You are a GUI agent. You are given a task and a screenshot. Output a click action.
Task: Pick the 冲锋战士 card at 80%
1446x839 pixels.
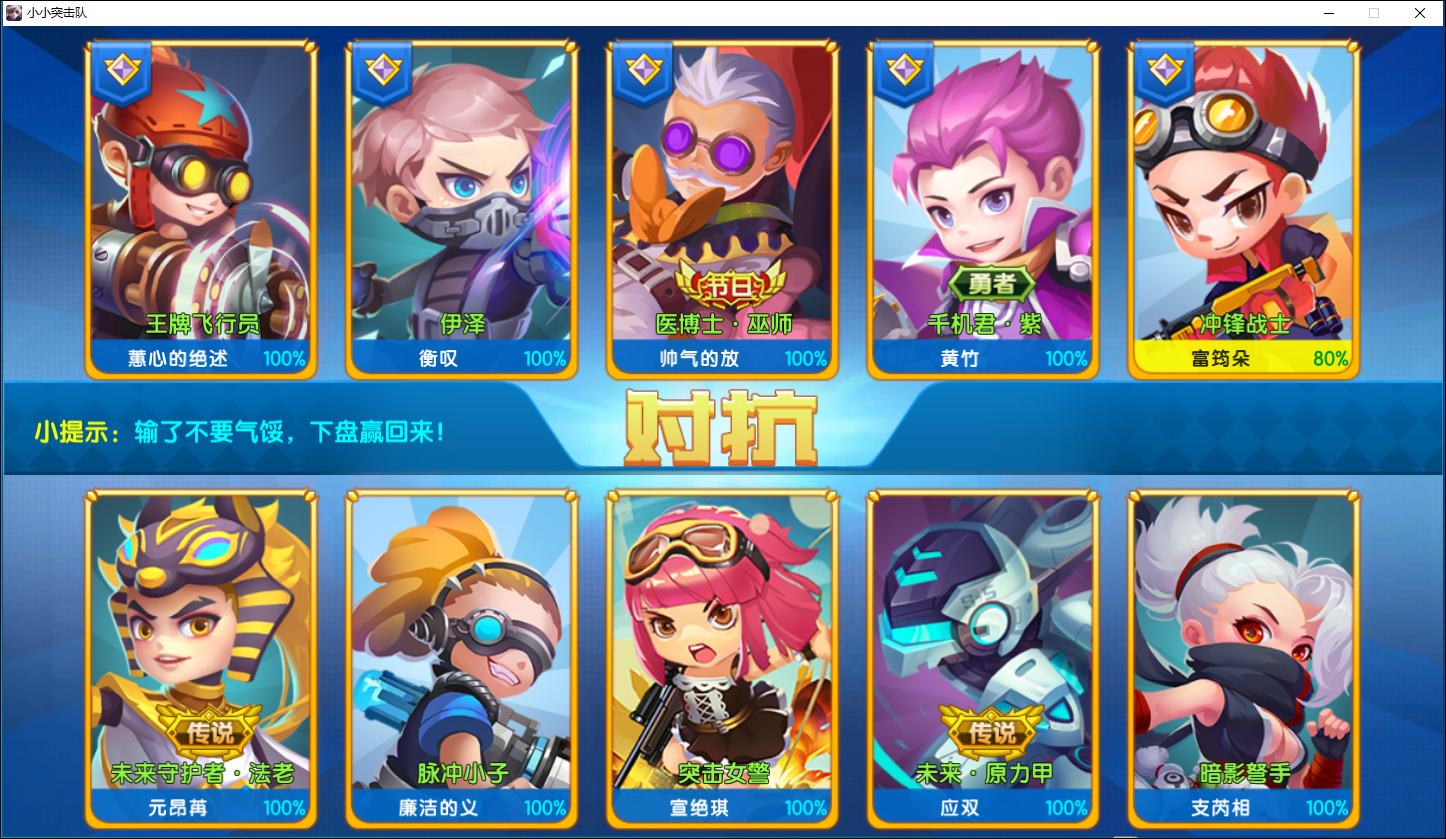(1243, 210)
